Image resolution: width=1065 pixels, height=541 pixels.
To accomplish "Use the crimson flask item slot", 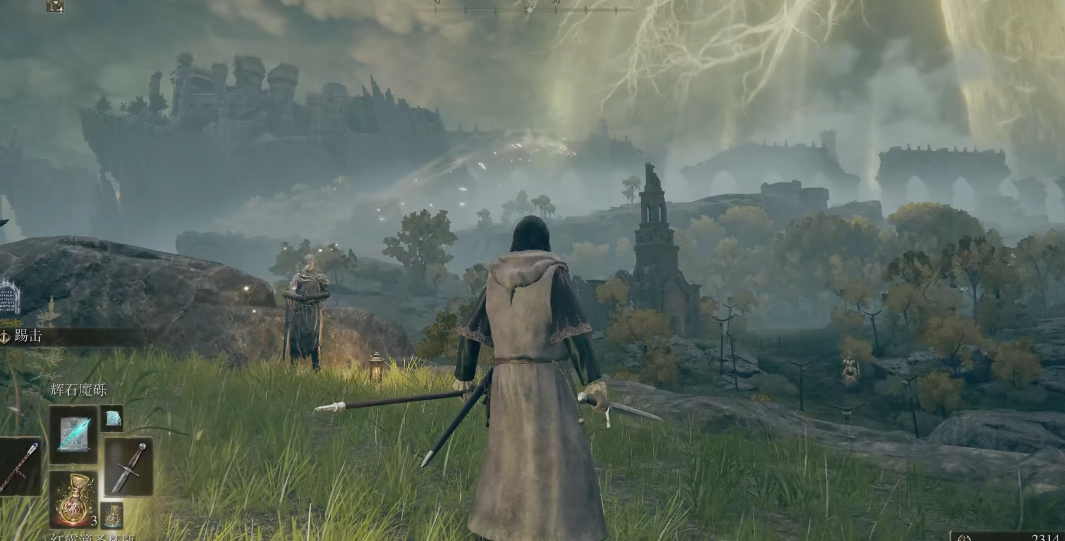I will point(73,499).
